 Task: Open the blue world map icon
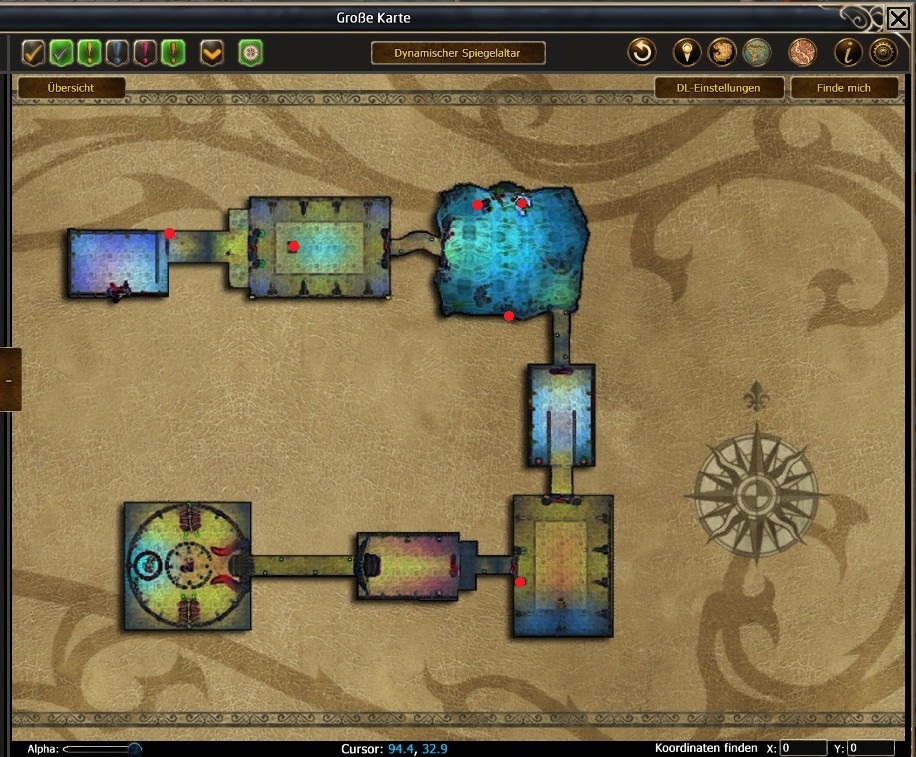coord(757,52)
